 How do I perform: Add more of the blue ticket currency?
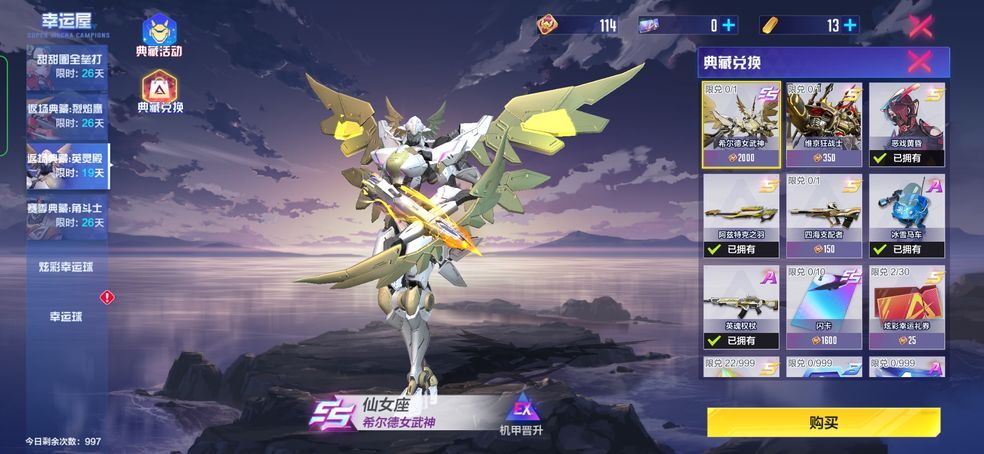pyautogui.click(x=728, y=25)
